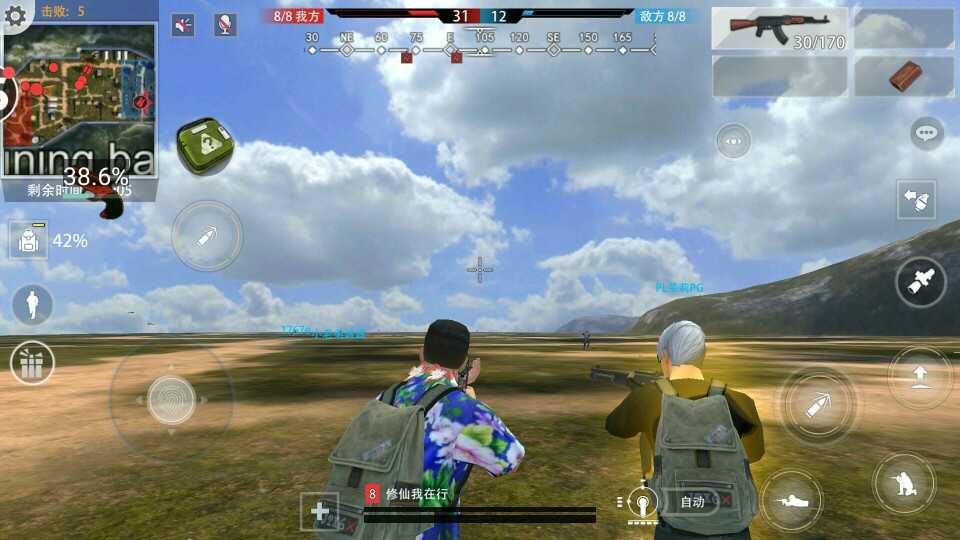Tap the ammo swap arrows button
Image resolution: width=960 pixels, height=540 pixels.
point(917,200)
